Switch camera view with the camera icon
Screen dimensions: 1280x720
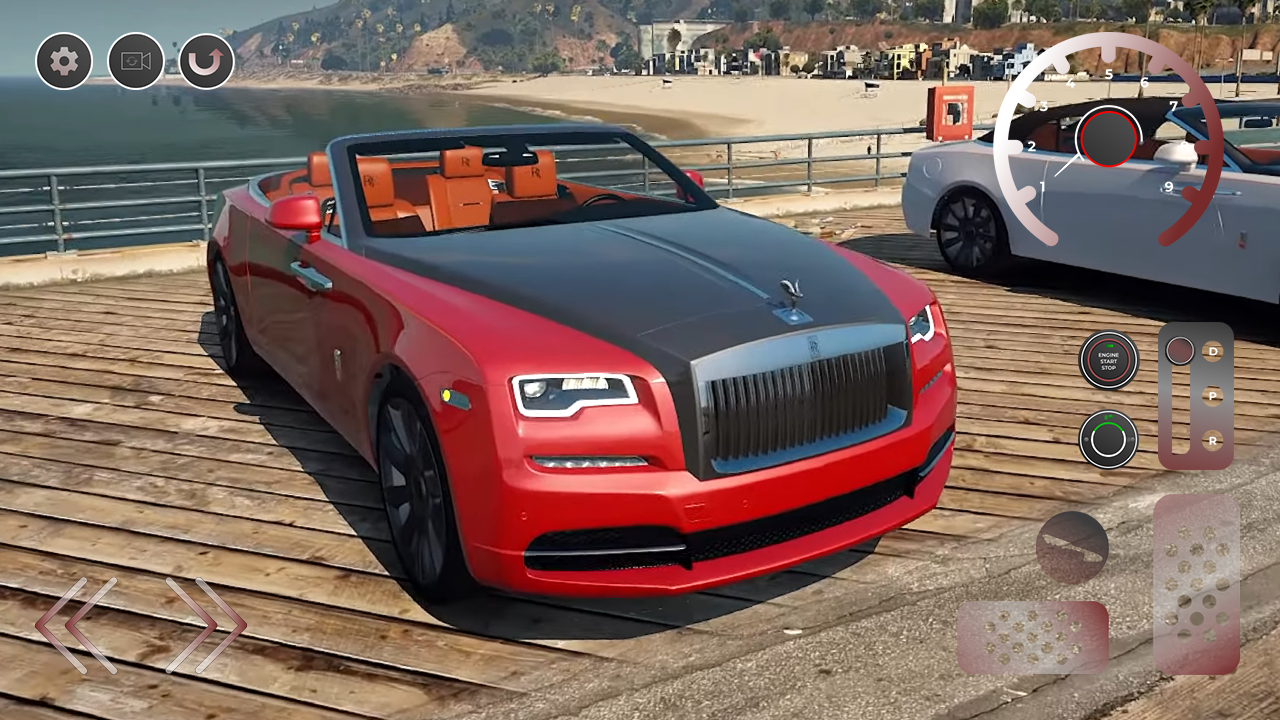(135, 62)
